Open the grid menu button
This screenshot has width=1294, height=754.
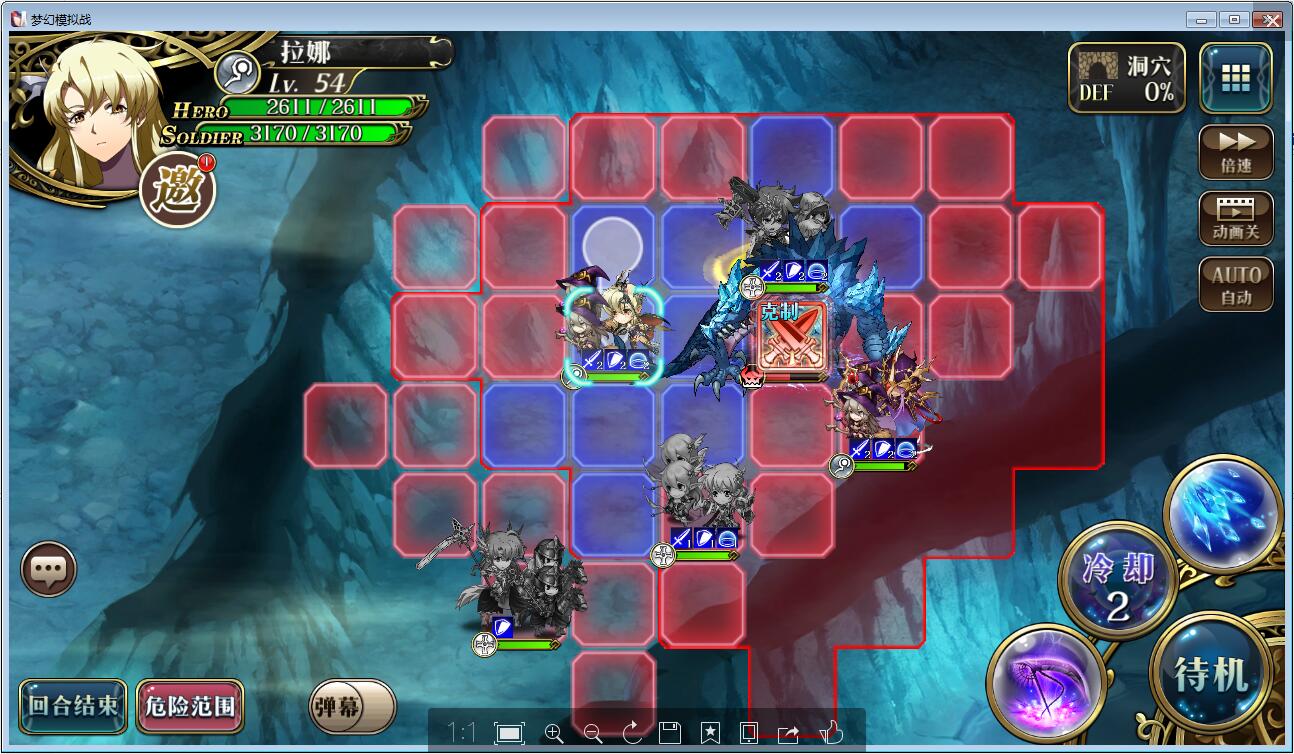pyautogui.click(x=1236, y=78)
